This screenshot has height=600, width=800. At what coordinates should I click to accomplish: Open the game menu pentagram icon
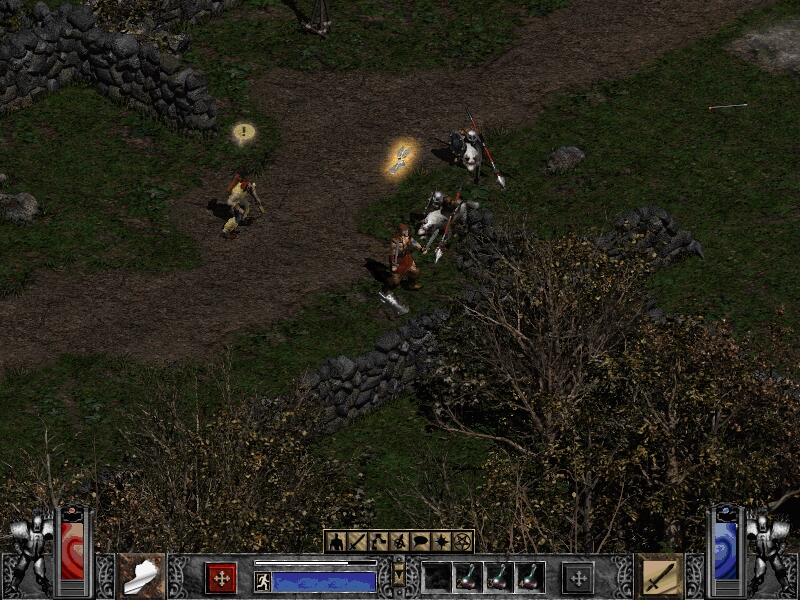pyautogui.click(x=462, y=542)
